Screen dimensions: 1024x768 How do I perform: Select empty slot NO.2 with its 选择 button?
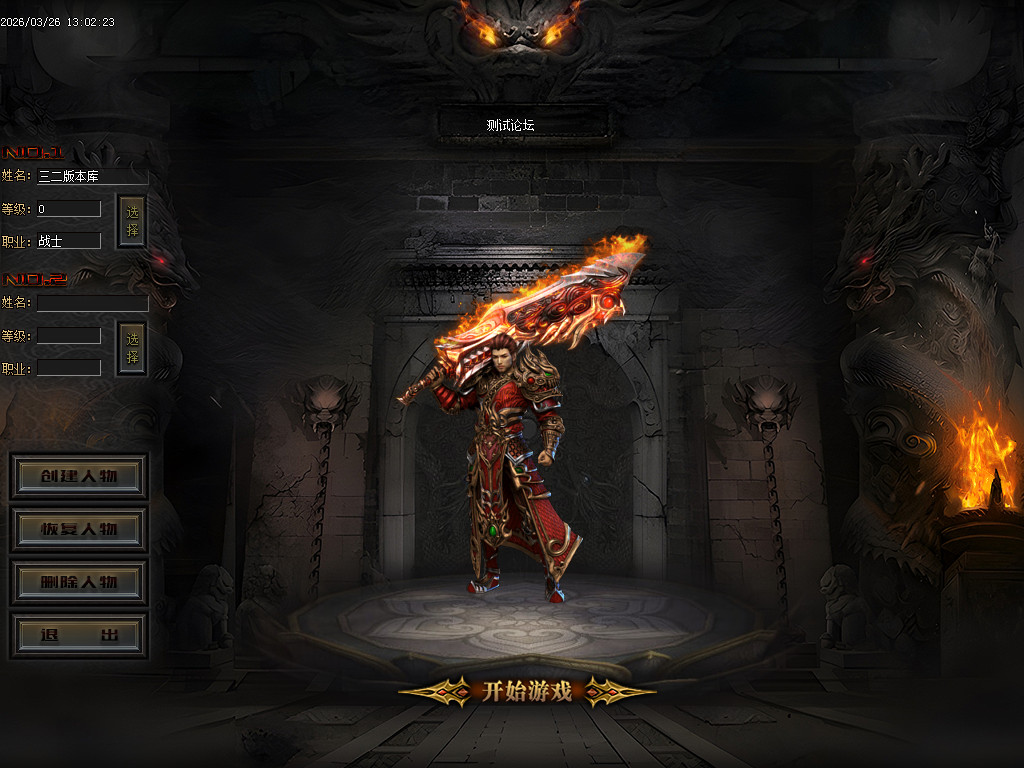pos(132,348)
